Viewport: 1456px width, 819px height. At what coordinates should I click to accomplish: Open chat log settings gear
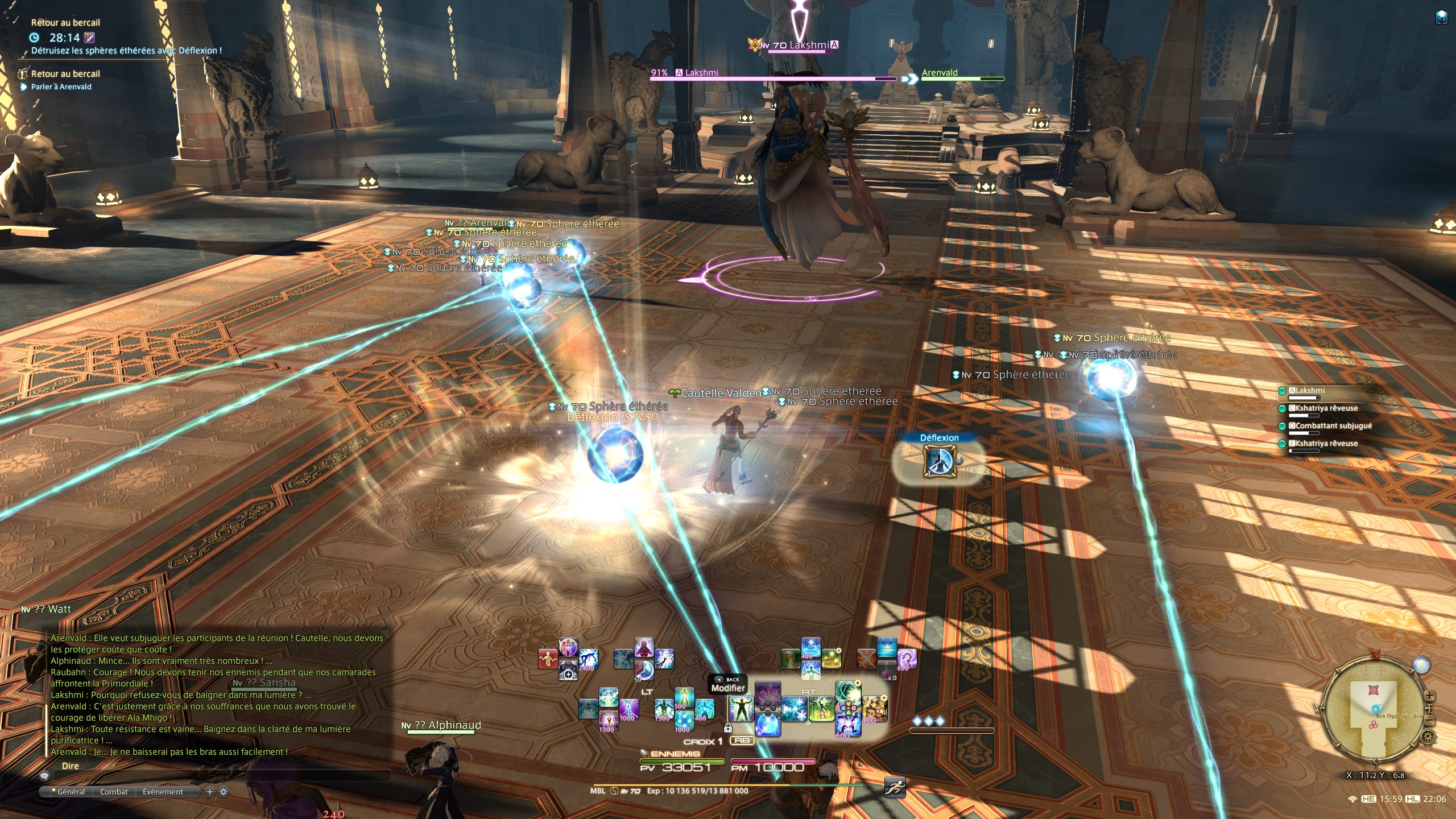tap(224, 792)
